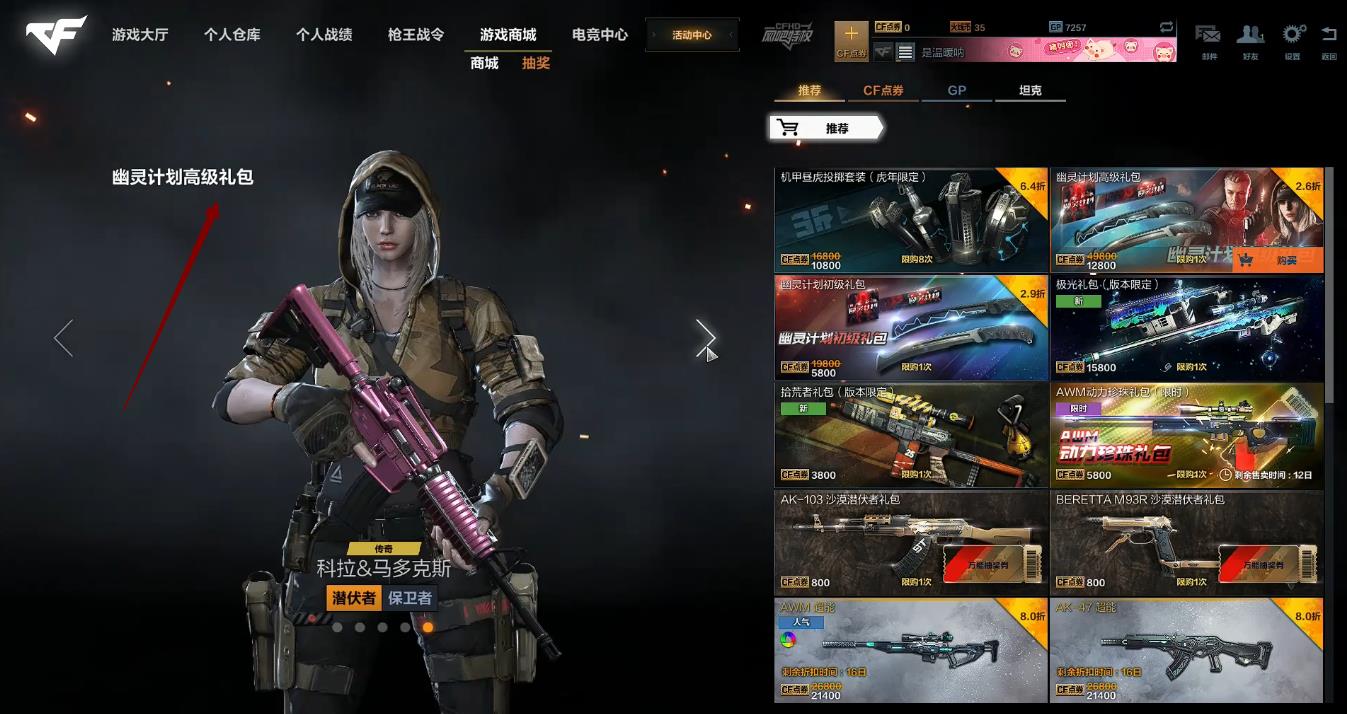Open the 游戏大厅 game lobby

point(140,35)
